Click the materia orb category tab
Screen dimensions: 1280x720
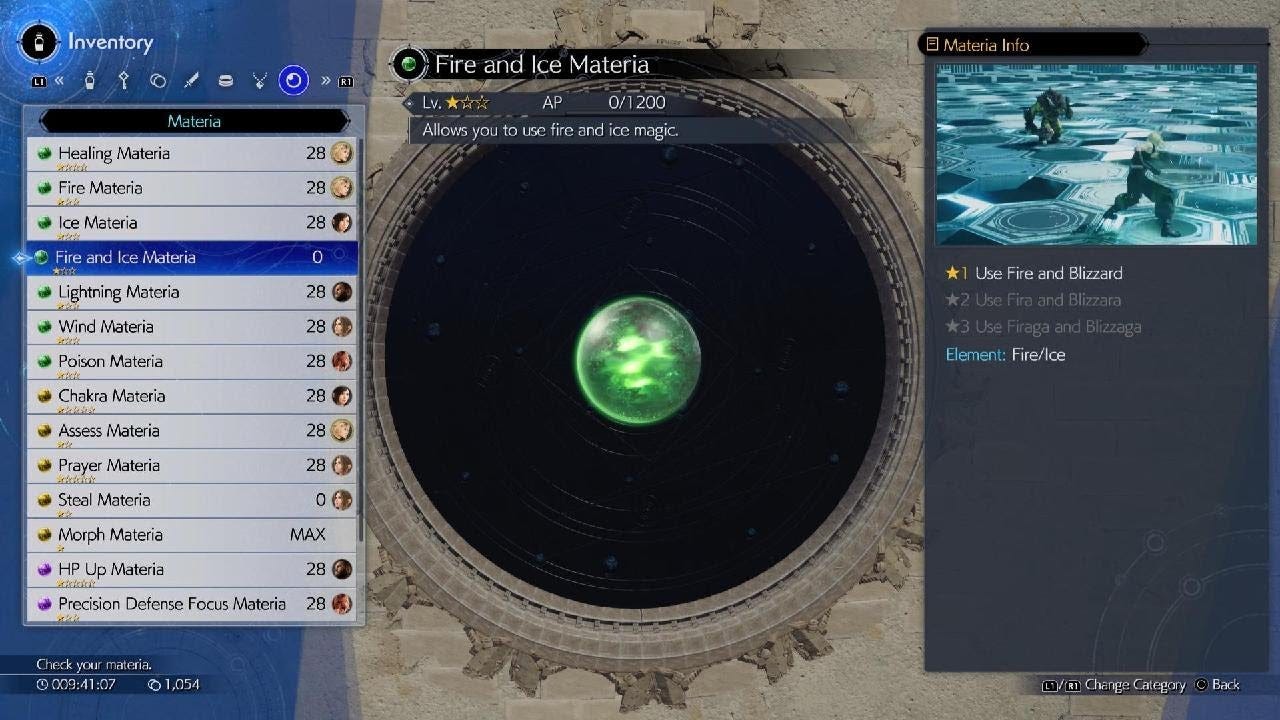click(x=293, y=81)
